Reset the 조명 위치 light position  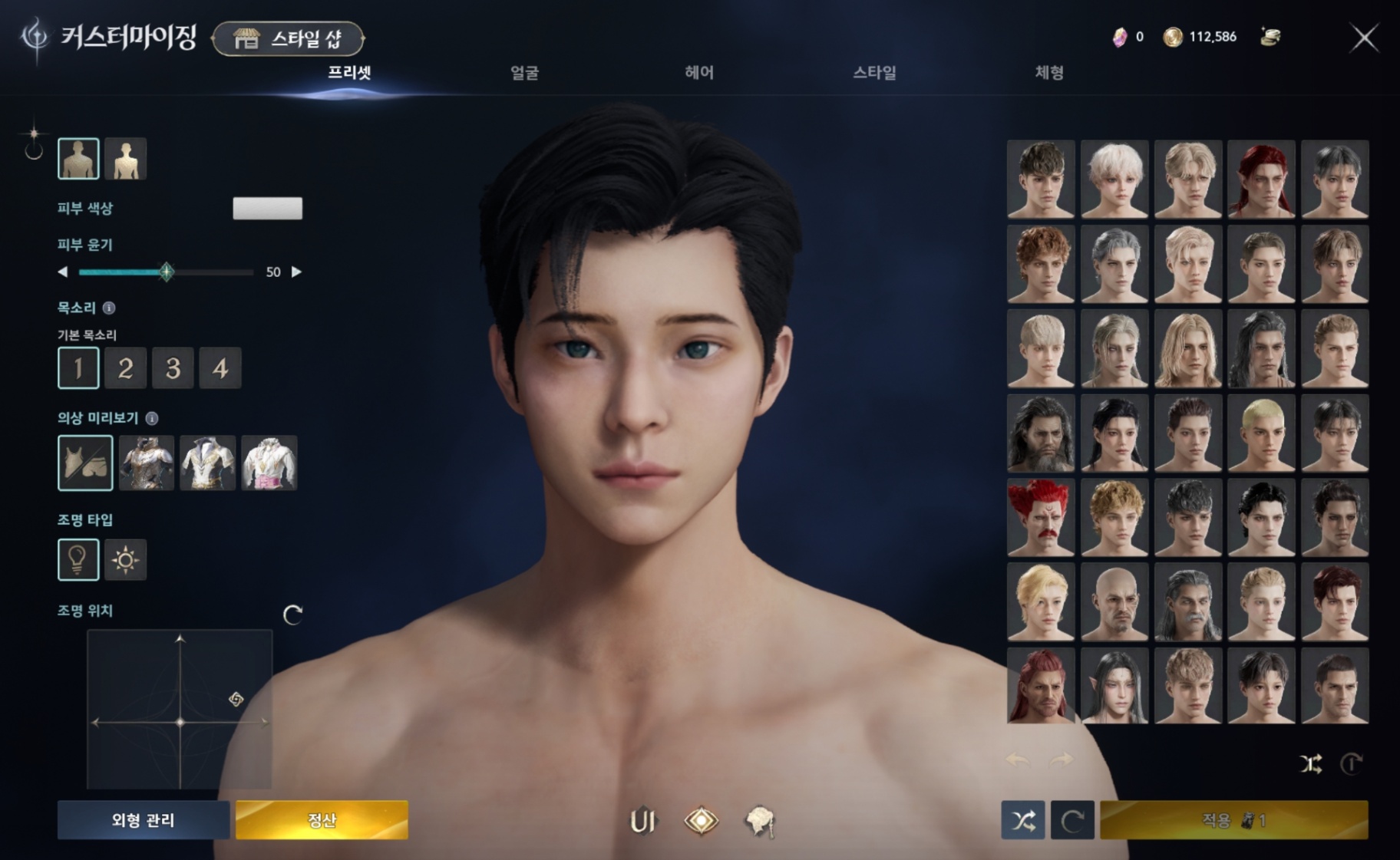pos(292,615)
